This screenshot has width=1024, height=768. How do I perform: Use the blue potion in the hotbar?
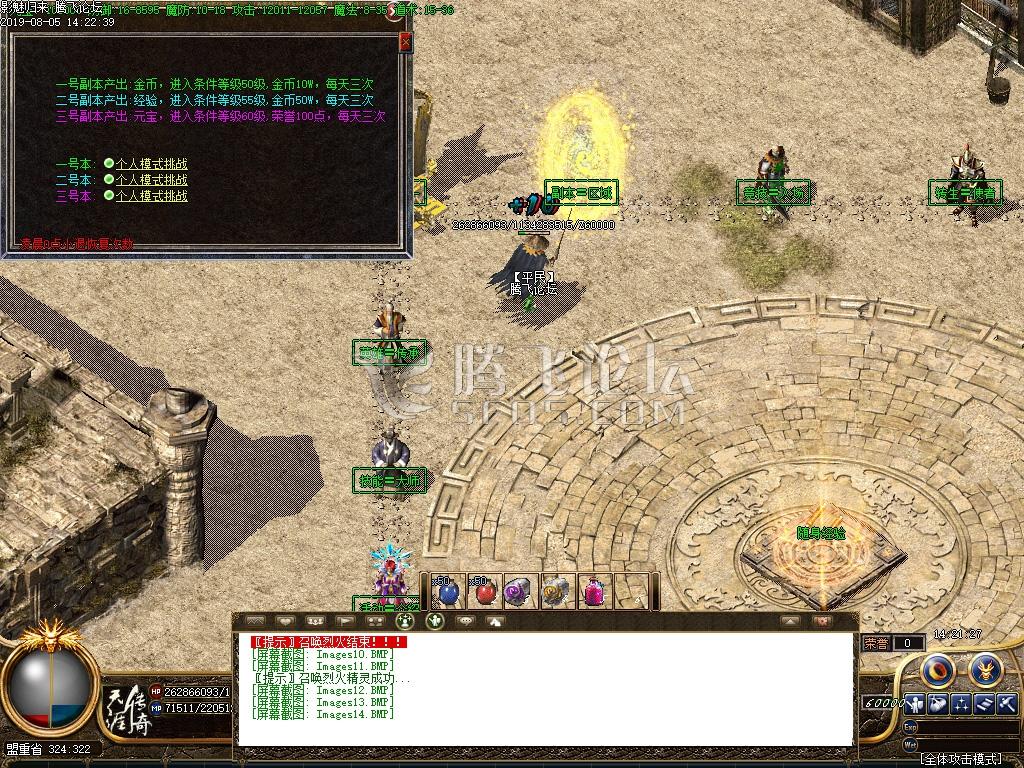point(446,591)
